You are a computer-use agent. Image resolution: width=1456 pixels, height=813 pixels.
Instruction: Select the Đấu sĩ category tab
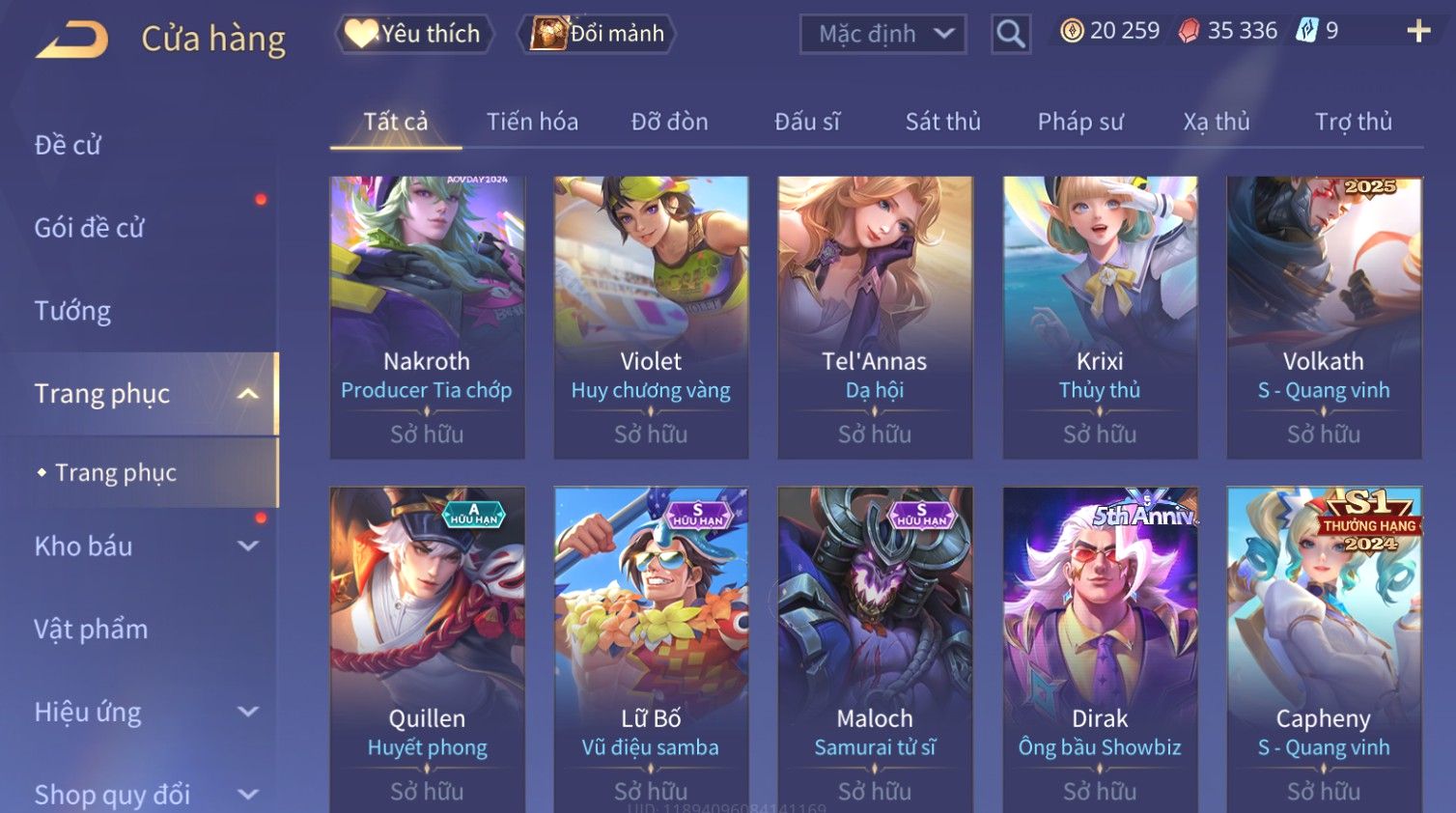[806, 122]
